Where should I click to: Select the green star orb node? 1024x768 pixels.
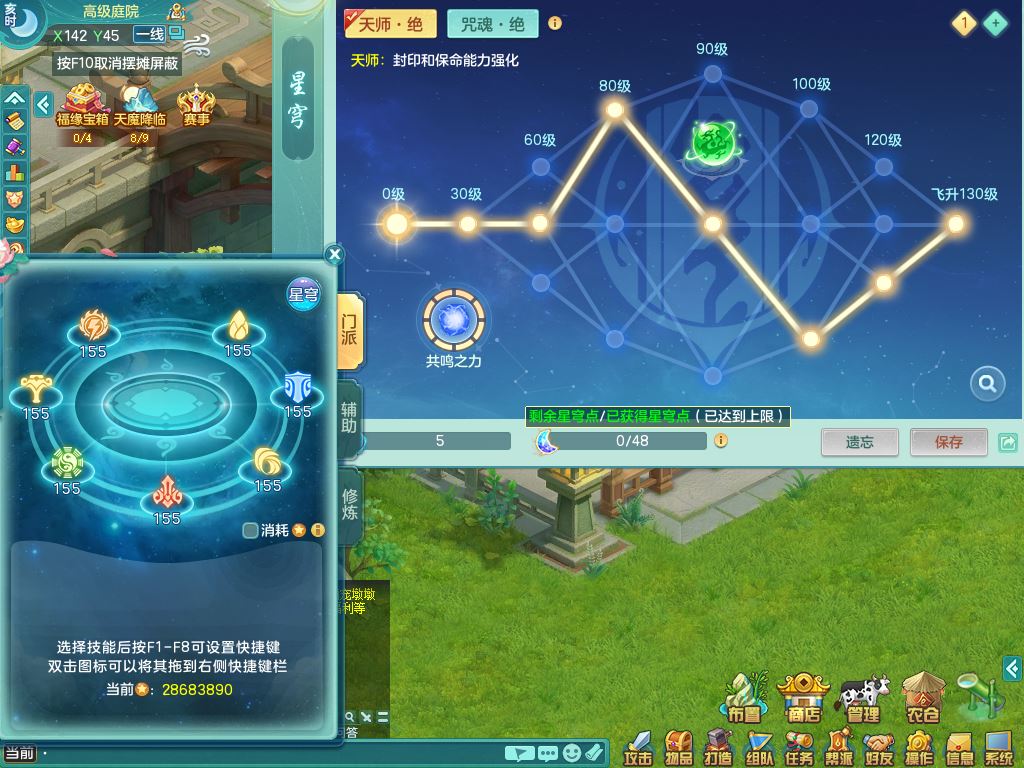[714, 142]
